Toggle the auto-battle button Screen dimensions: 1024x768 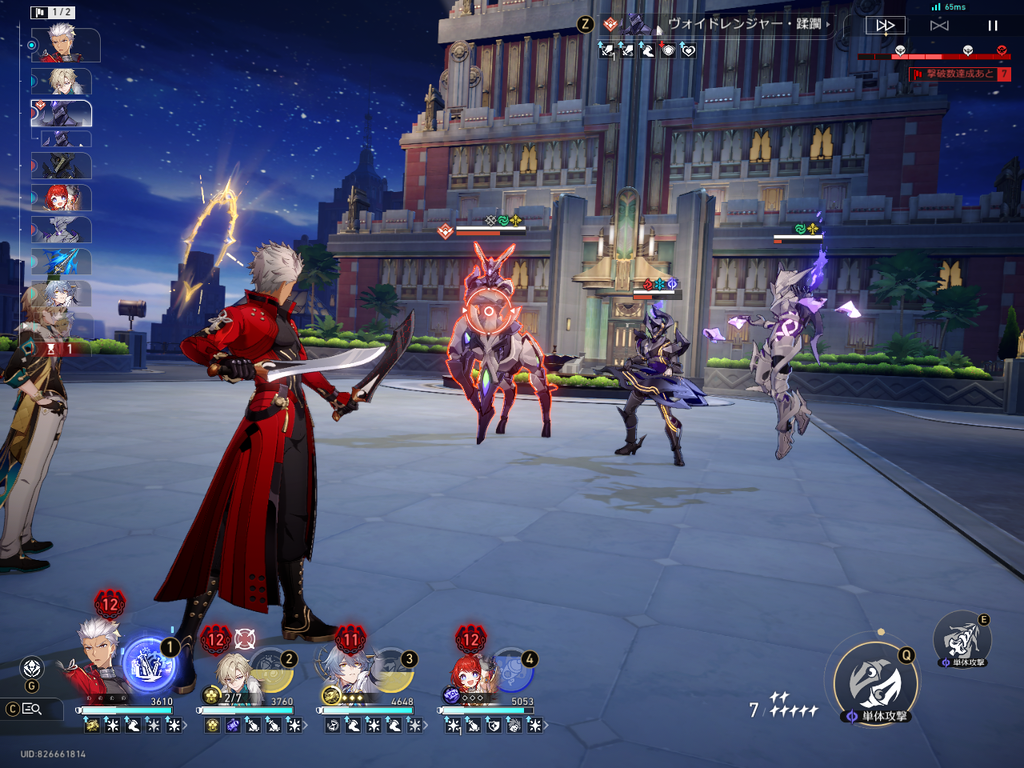[x=939, y=25]
